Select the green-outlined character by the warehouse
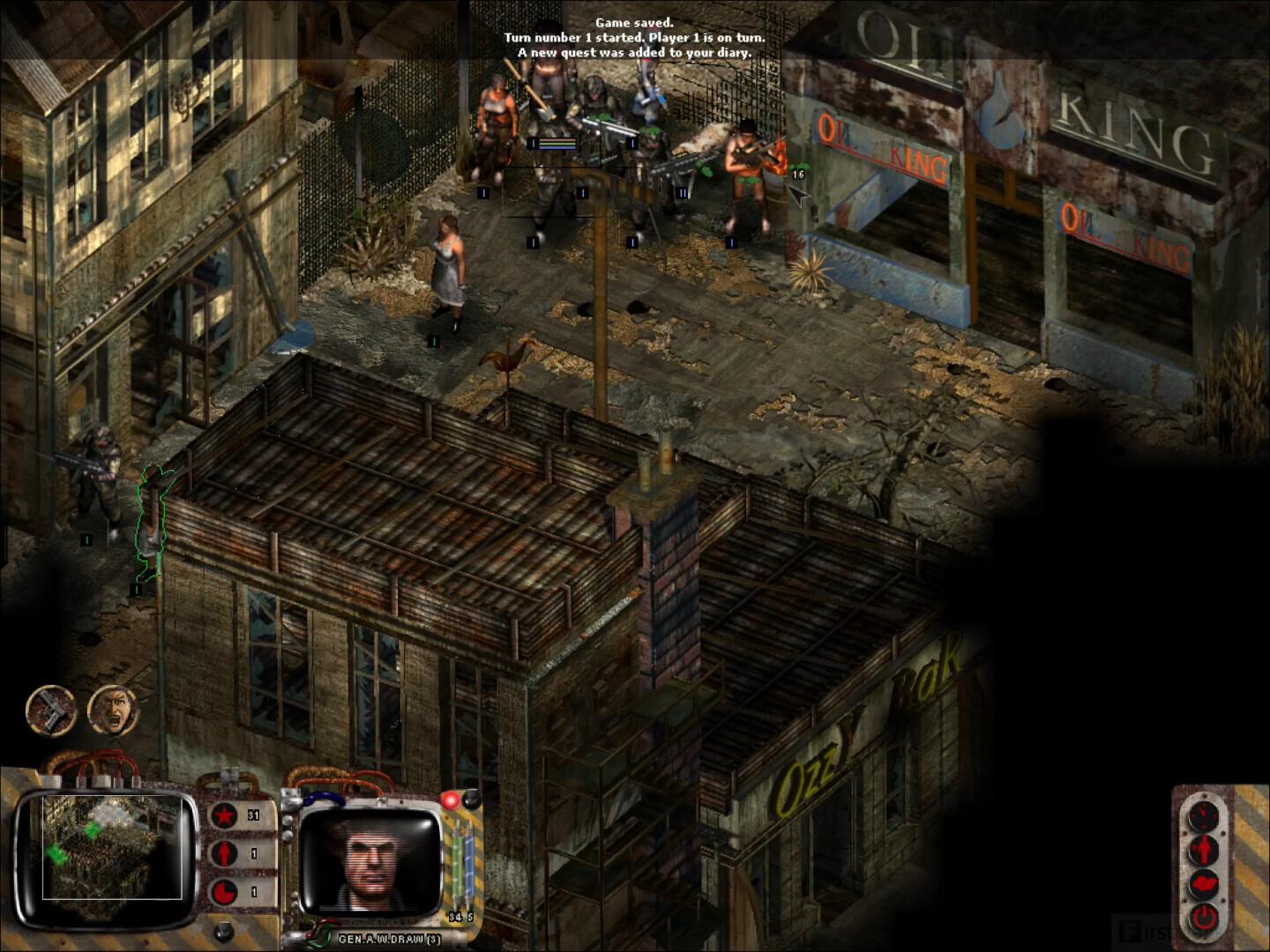The image size is (1270, 952). point(153,520)
